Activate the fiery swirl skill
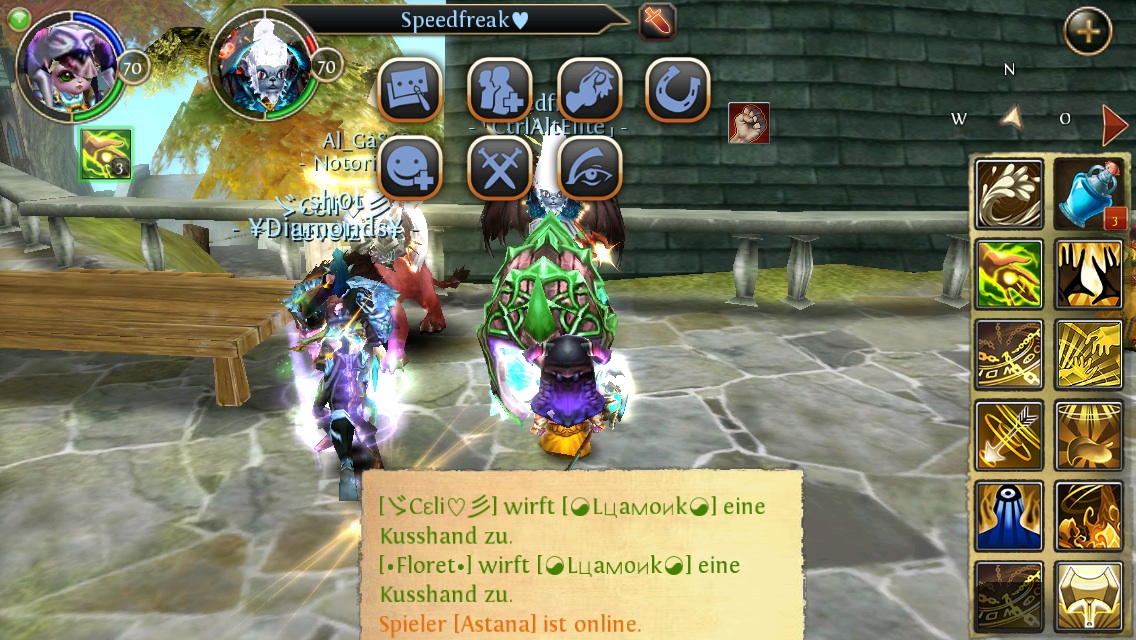Viewport: 1136px width, 640px height. click(x=1089, y=516)
